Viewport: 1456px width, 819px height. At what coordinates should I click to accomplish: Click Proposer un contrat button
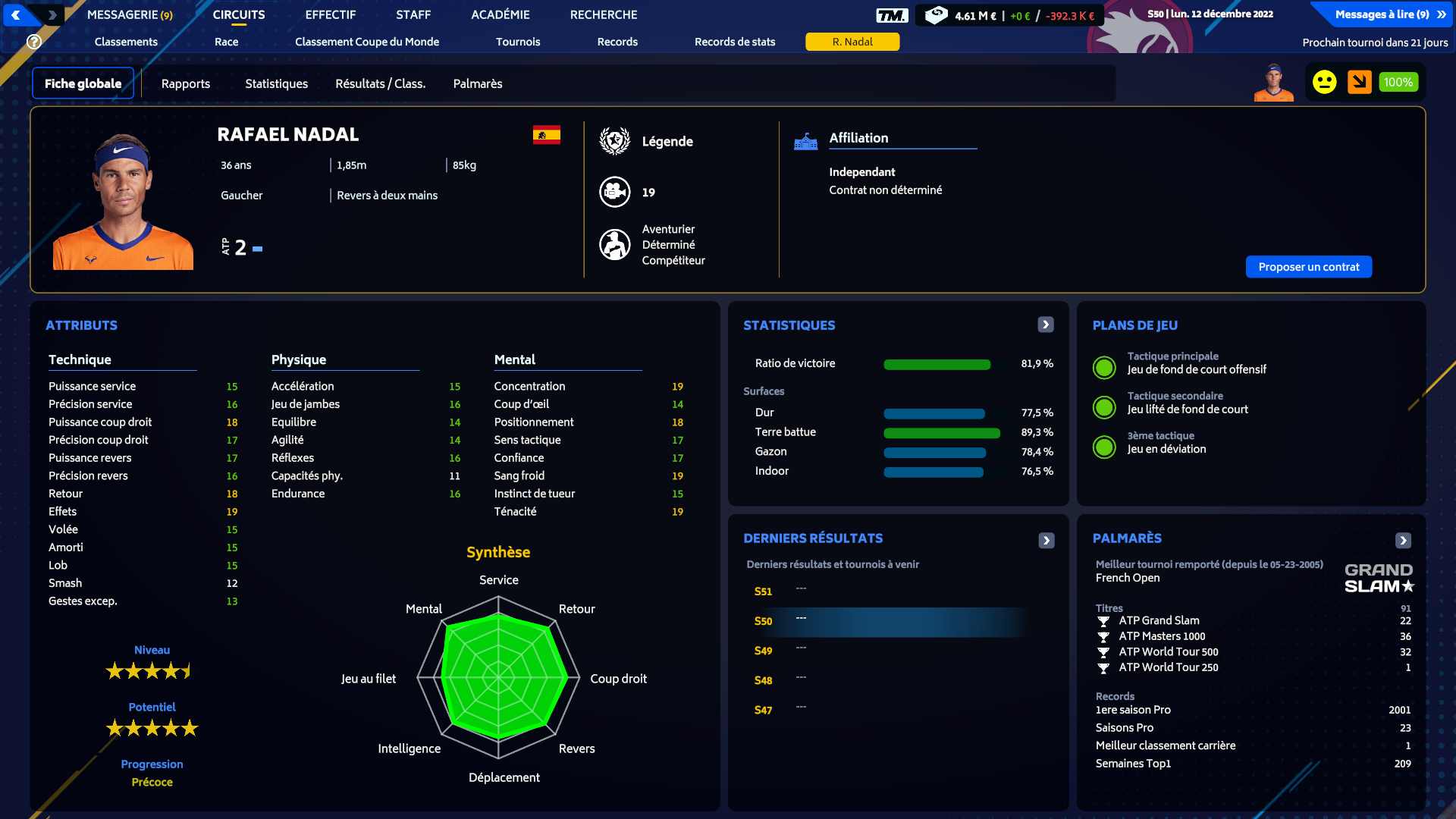pos(1308,267)
